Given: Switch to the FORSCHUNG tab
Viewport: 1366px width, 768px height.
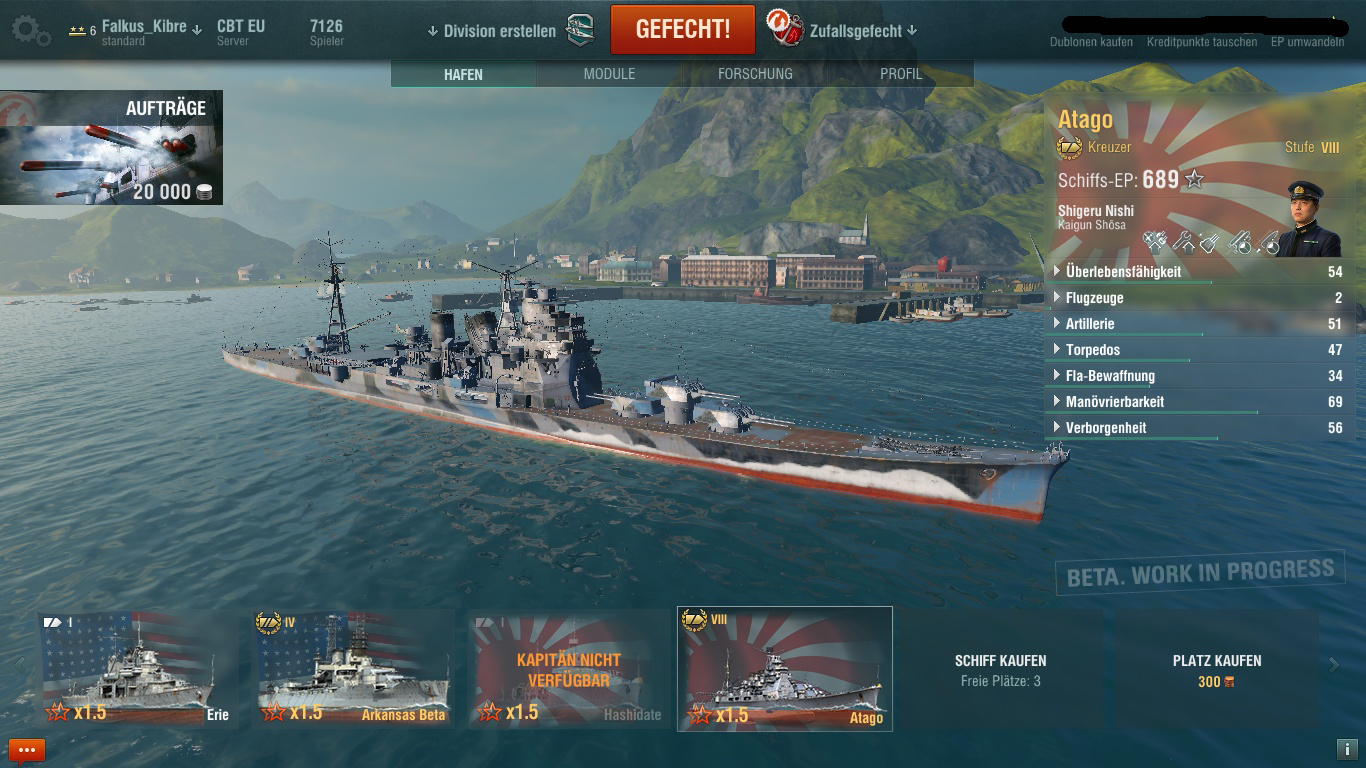Looking at the screenshot, I should tap(755, 74).
